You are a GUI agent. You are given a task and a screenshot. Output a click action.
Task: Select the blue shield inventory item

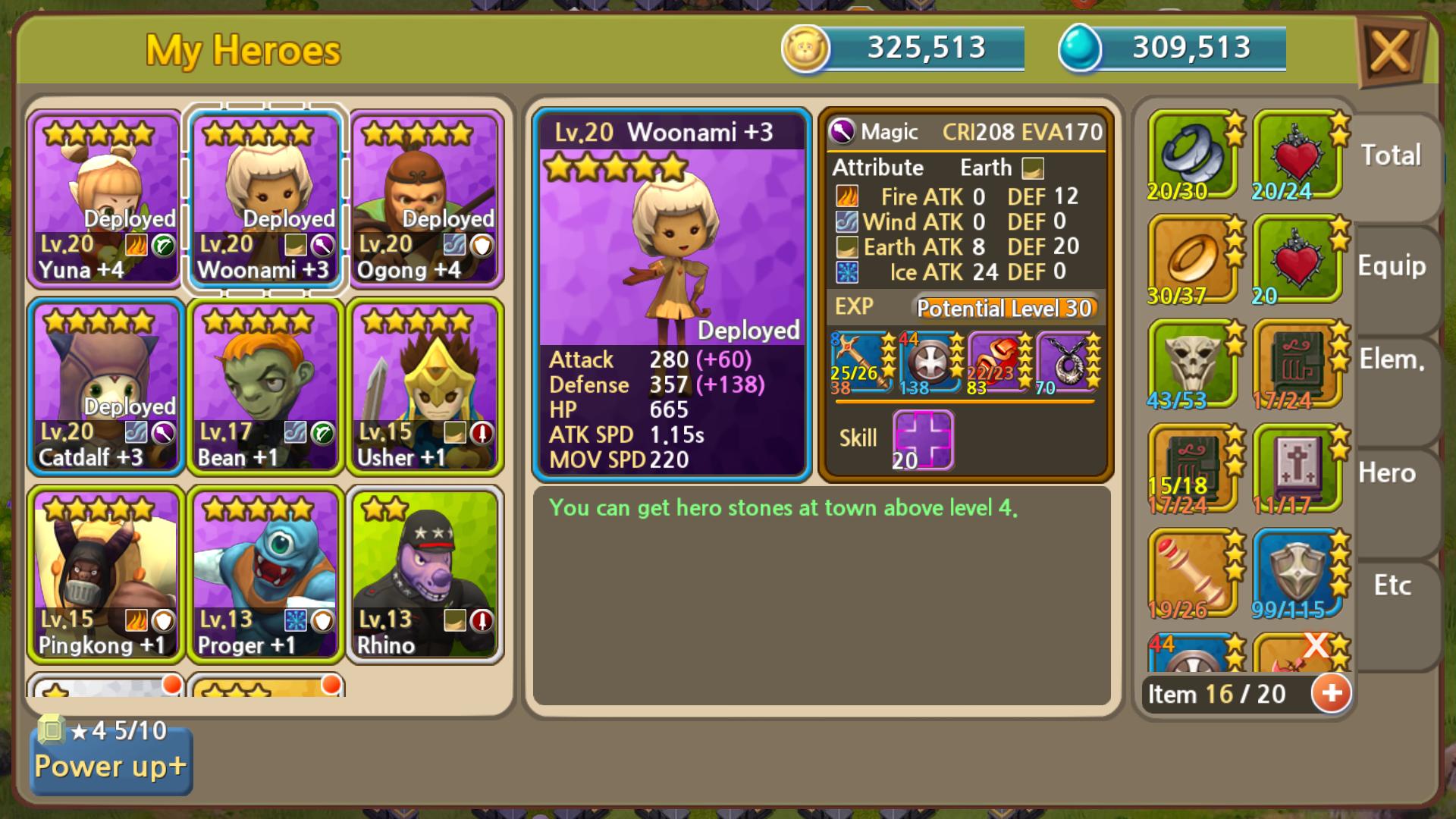click(1298, 574)
